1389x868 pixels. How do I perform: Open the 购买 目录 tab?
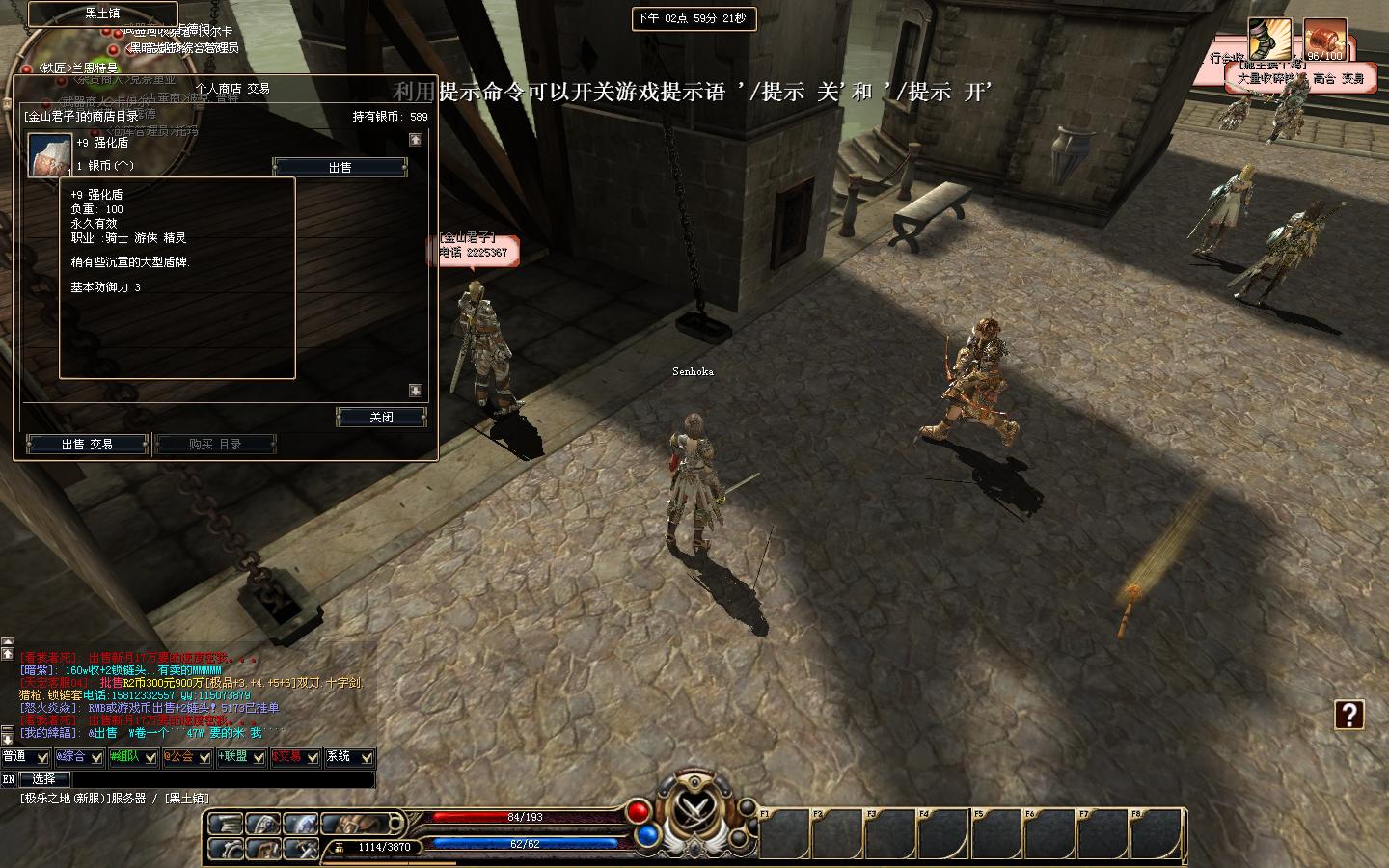tap(215, 444)
